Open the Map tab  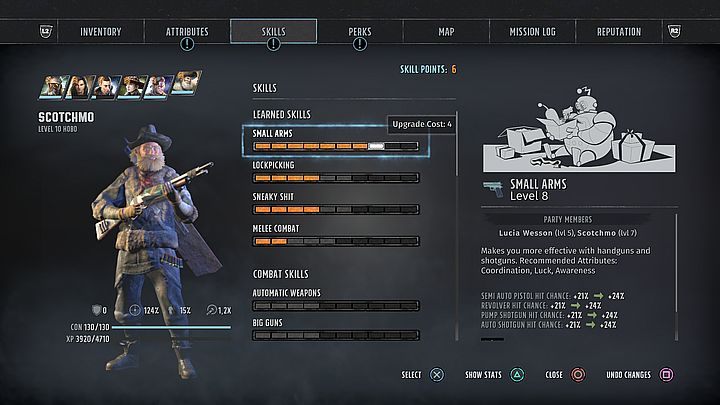(446, 32)
